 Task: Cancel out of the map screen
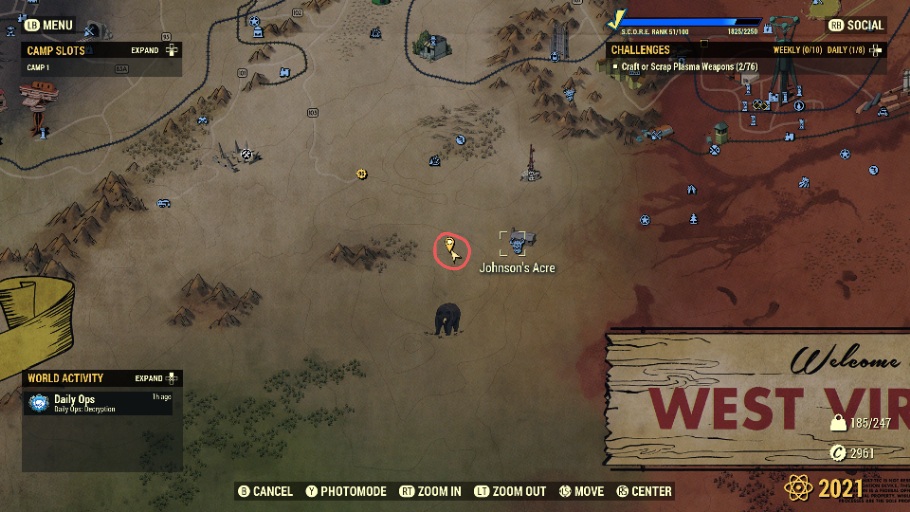pyautogui.click(x=265, y=491)
